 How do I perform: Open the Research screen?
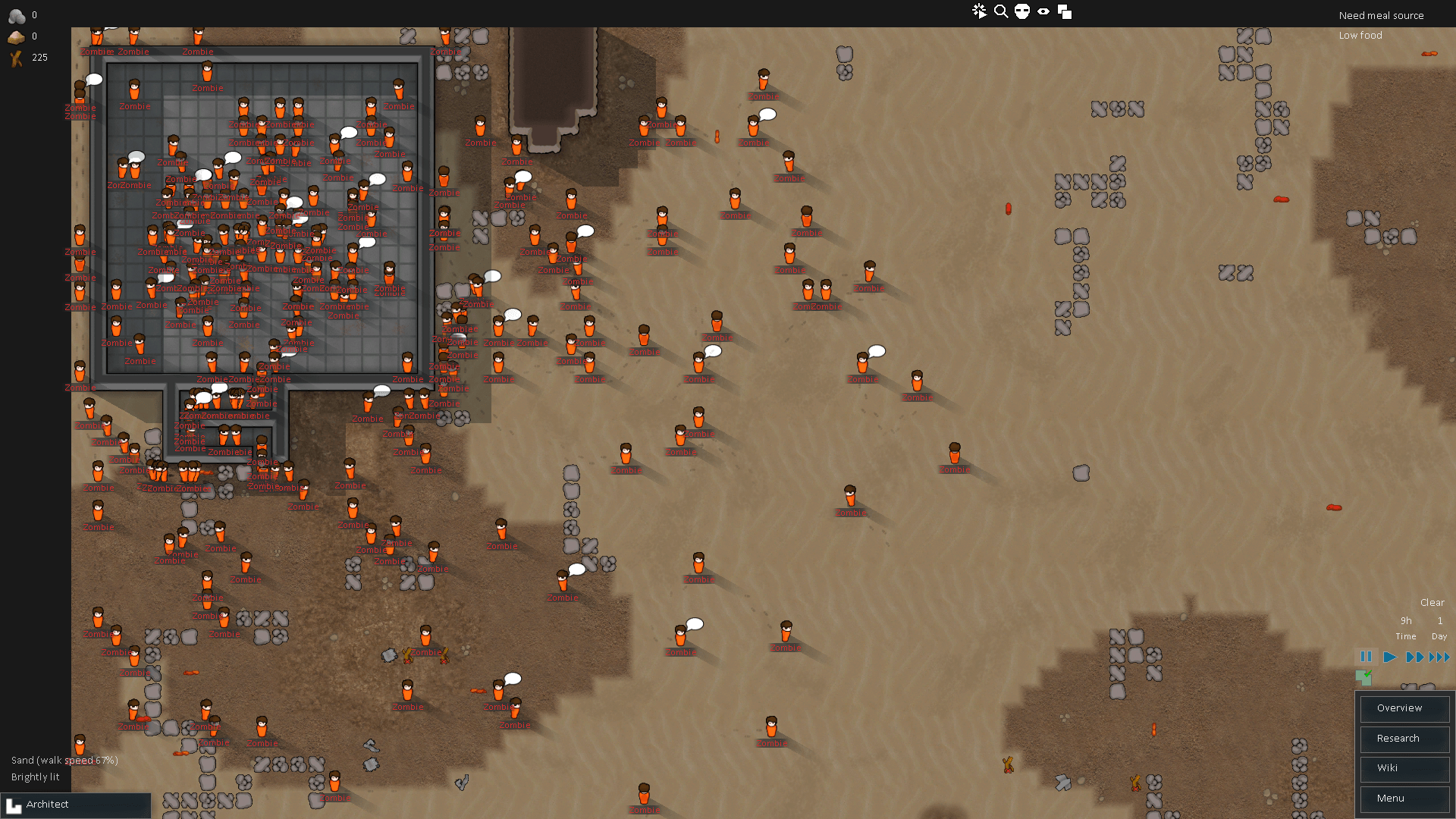coord(1404,739)
